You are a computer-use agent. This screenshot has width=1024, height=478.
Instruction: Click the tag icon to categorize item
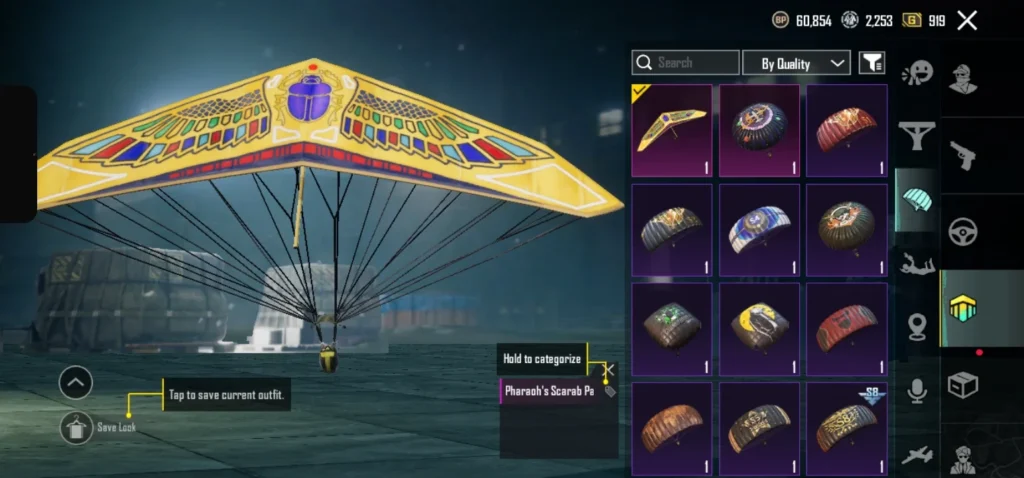610,391
